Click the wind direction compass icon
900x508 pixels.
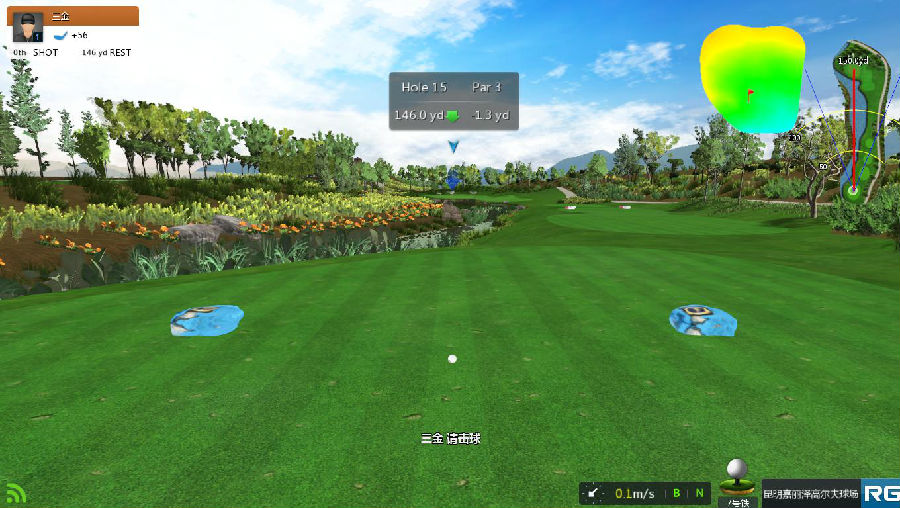(594, 493)
